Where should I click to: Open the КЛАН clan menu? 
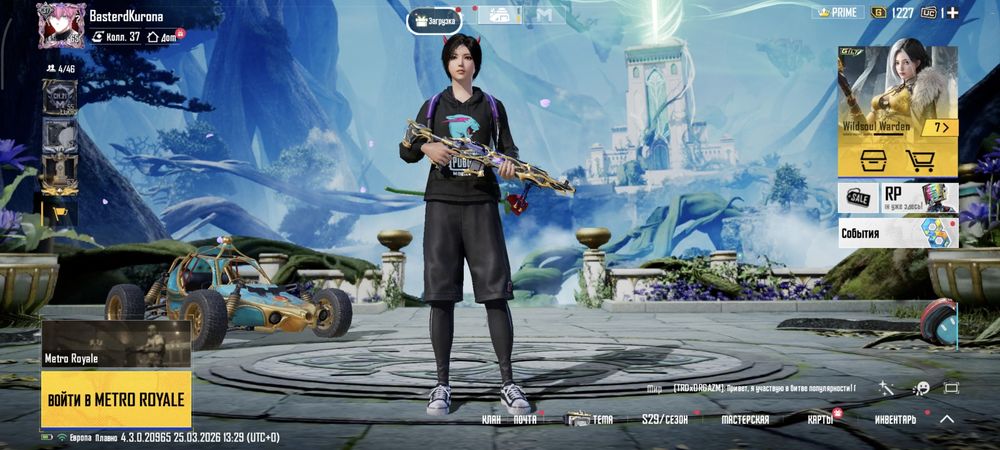pyautogui.click(x=491, y=420)
